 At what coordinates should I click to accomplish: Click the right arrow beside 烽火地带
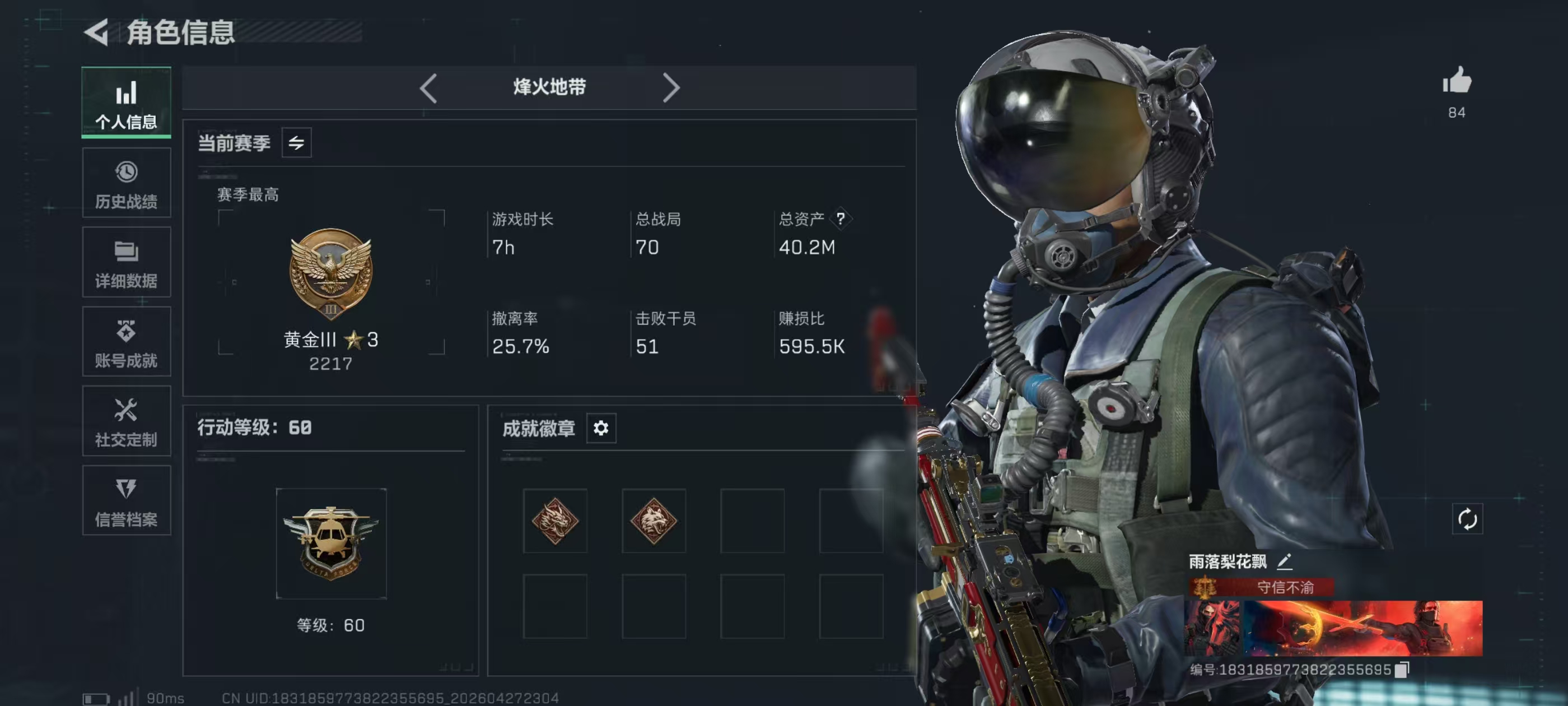pyautogui.click(x=670, y=89)
